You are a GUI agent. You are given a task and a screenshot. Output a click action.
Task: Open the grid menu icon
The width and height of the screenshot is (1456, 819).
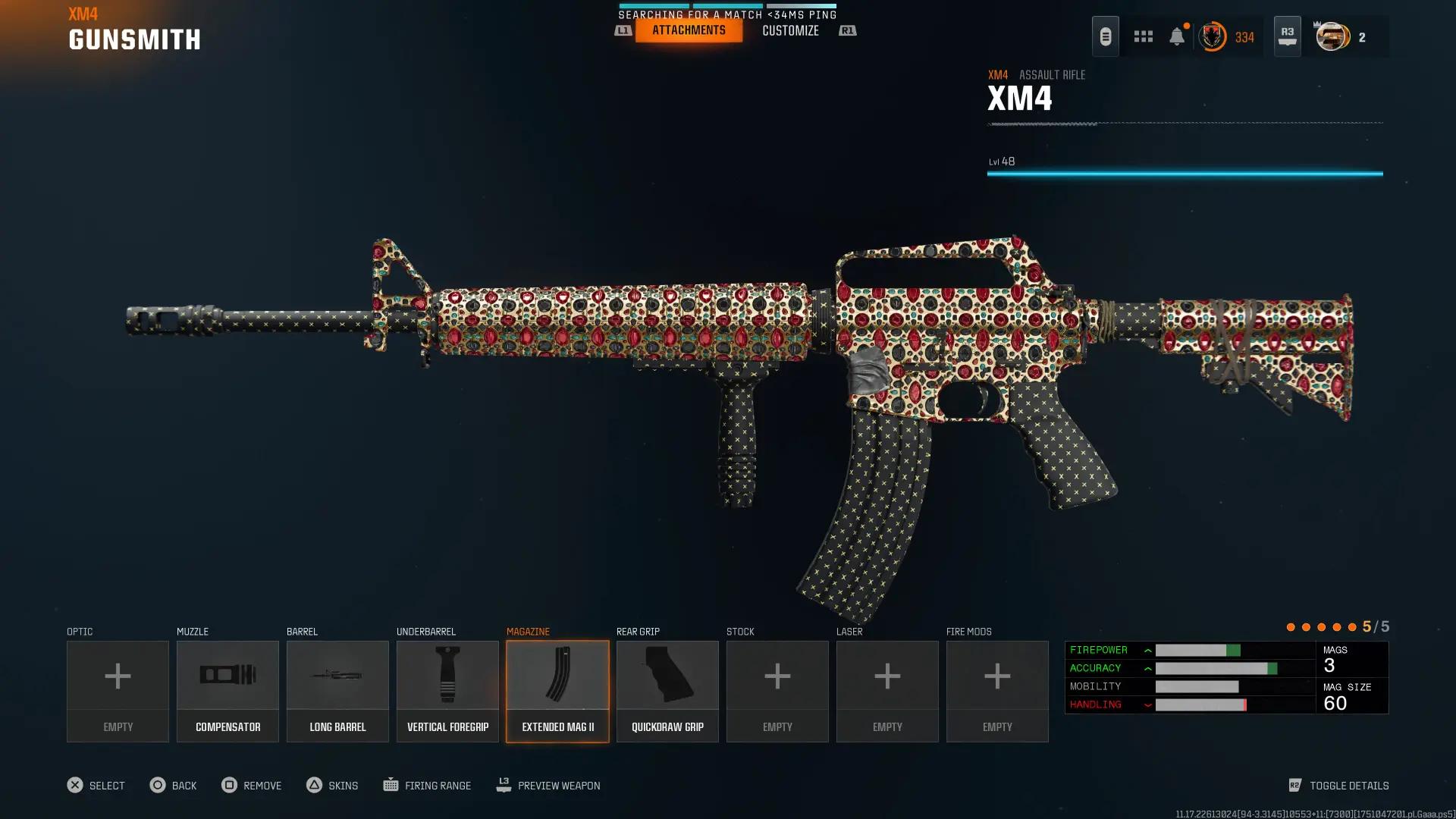point(1143,36)
